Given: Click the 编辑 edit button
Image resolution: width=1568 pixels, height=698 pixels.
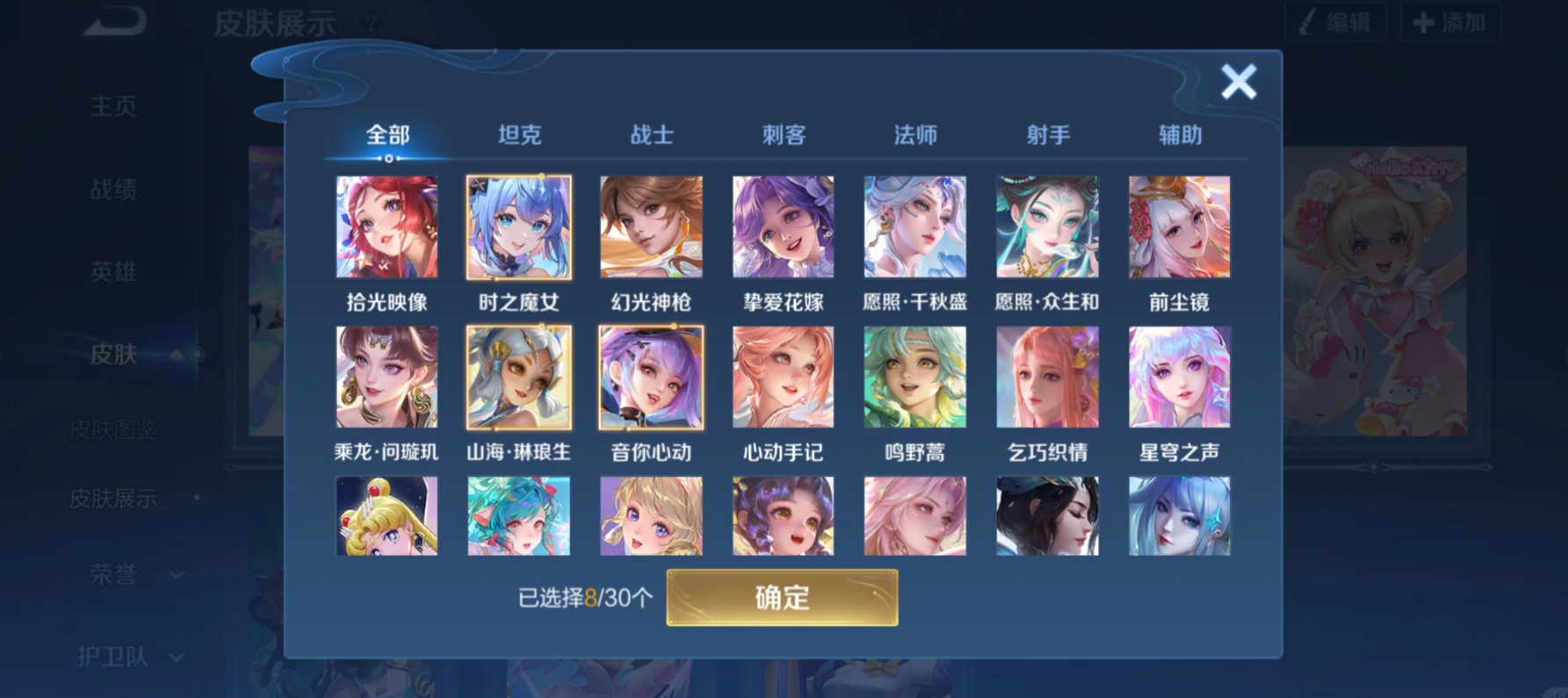Looking at the screenshot, I should (1335, 23).
